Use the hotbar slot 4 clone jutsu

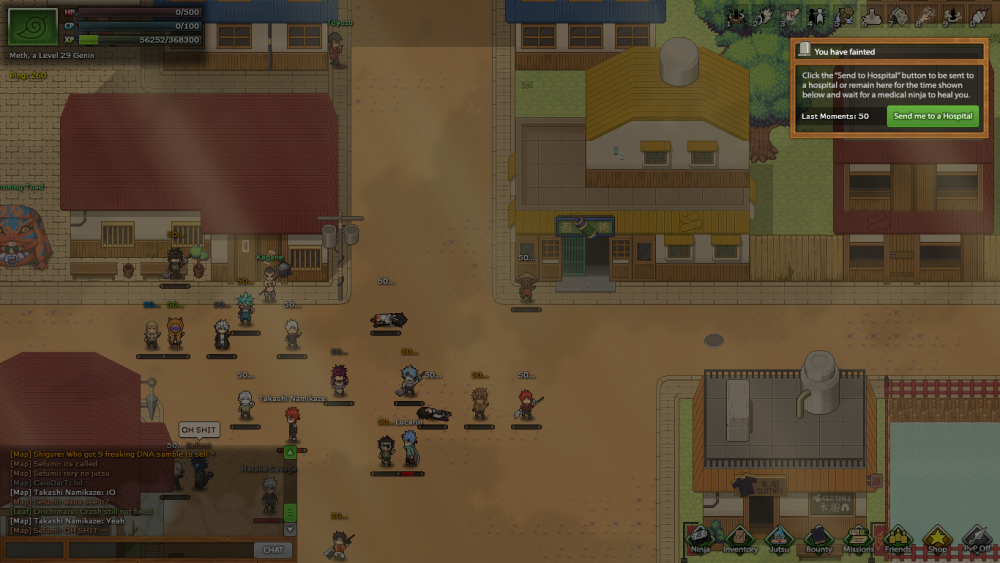816,17
